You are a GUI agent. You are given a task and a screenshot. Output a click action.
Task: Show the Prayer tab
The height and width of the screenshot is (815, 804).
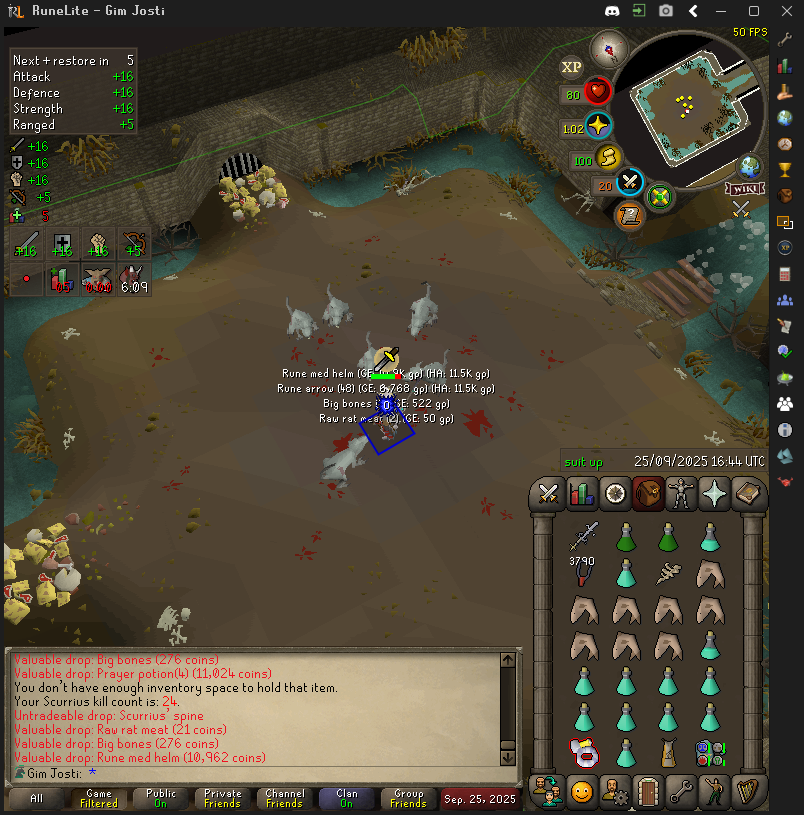pos(714,494)
